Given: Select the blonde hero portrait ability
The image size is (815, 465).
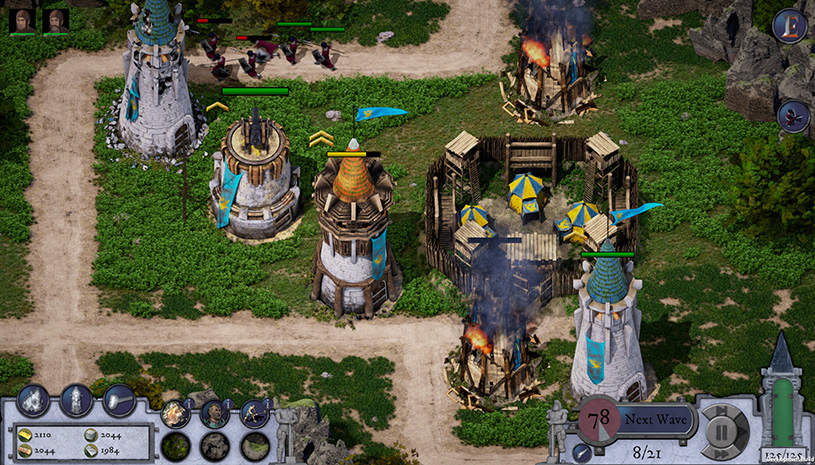Looking at the screenshot, I should click(175, 413).
